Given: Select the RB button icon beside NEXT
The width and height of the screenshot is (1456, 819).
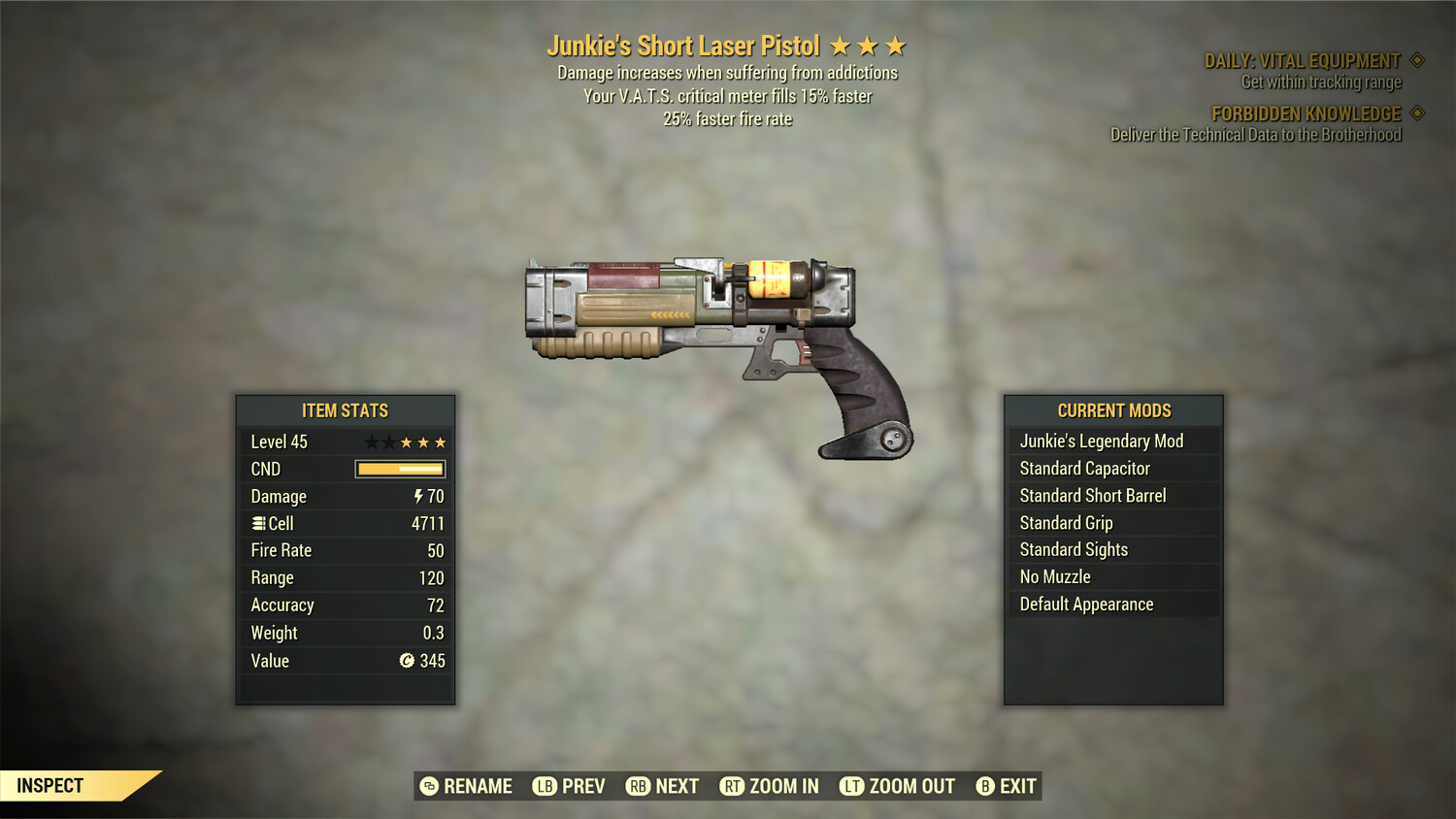Looking at the screenshot, I should coord(640,786).
